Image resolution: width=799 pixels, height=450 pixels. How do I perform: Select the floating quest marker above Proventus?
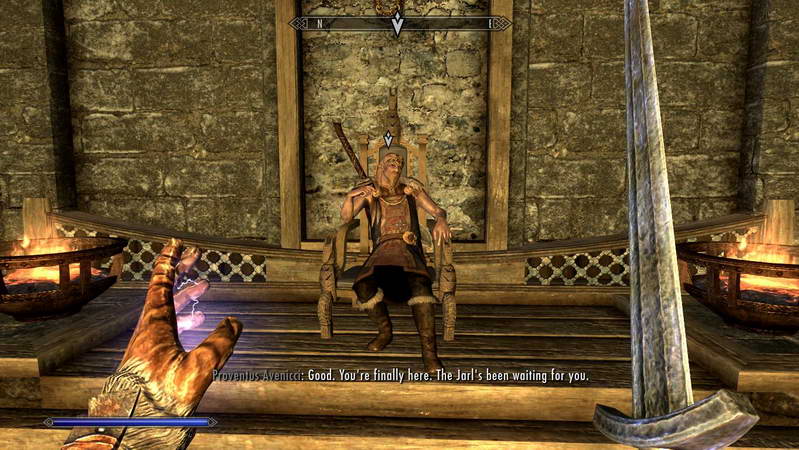pyautogui.click(x=388, y=139)
